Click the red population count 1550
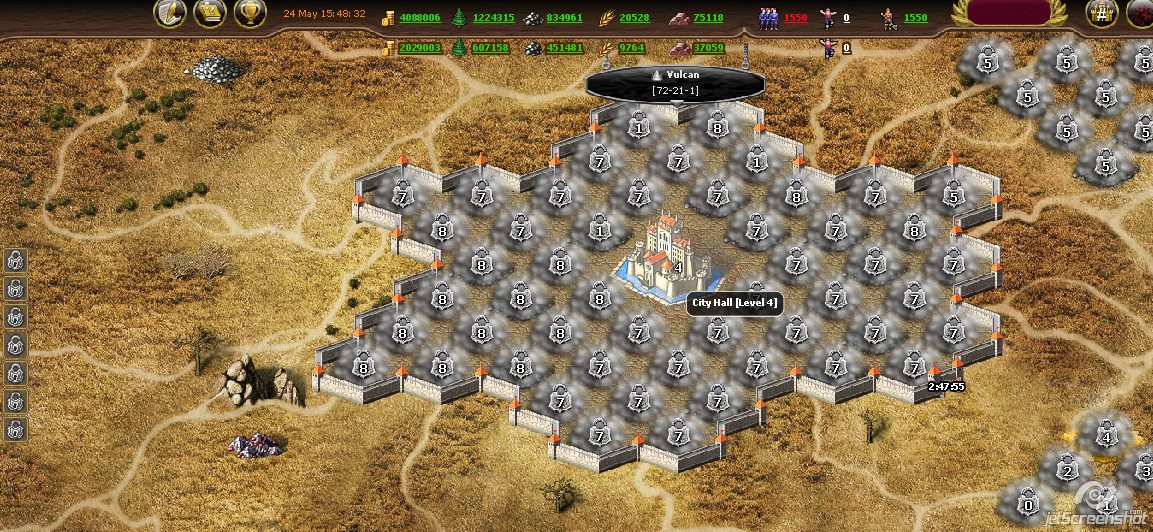This screenshot has width=1153, height=532. (795, 18)
